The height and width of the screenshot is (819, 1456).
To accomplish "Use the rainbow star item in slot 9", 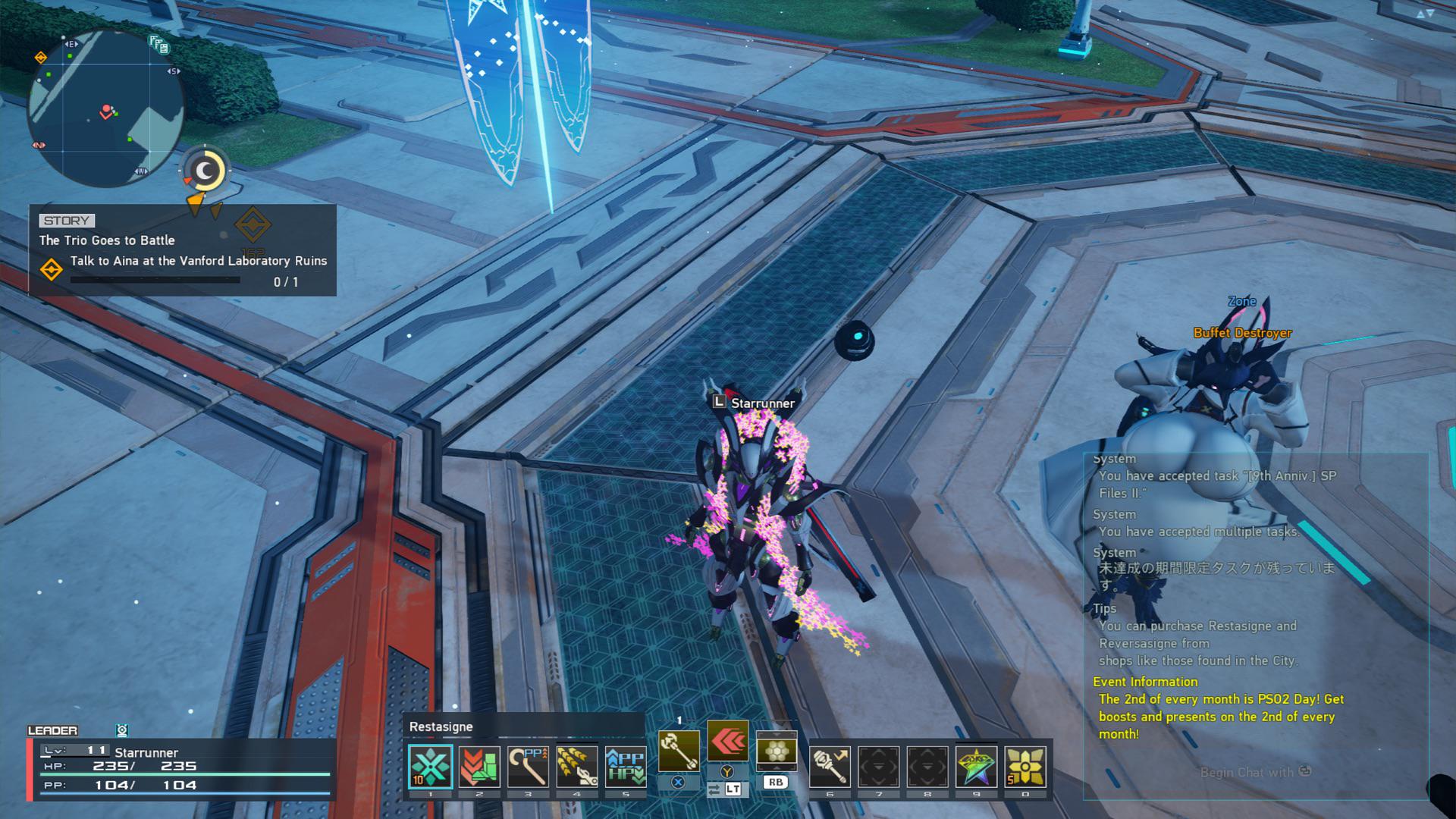I will pos(976,767).
